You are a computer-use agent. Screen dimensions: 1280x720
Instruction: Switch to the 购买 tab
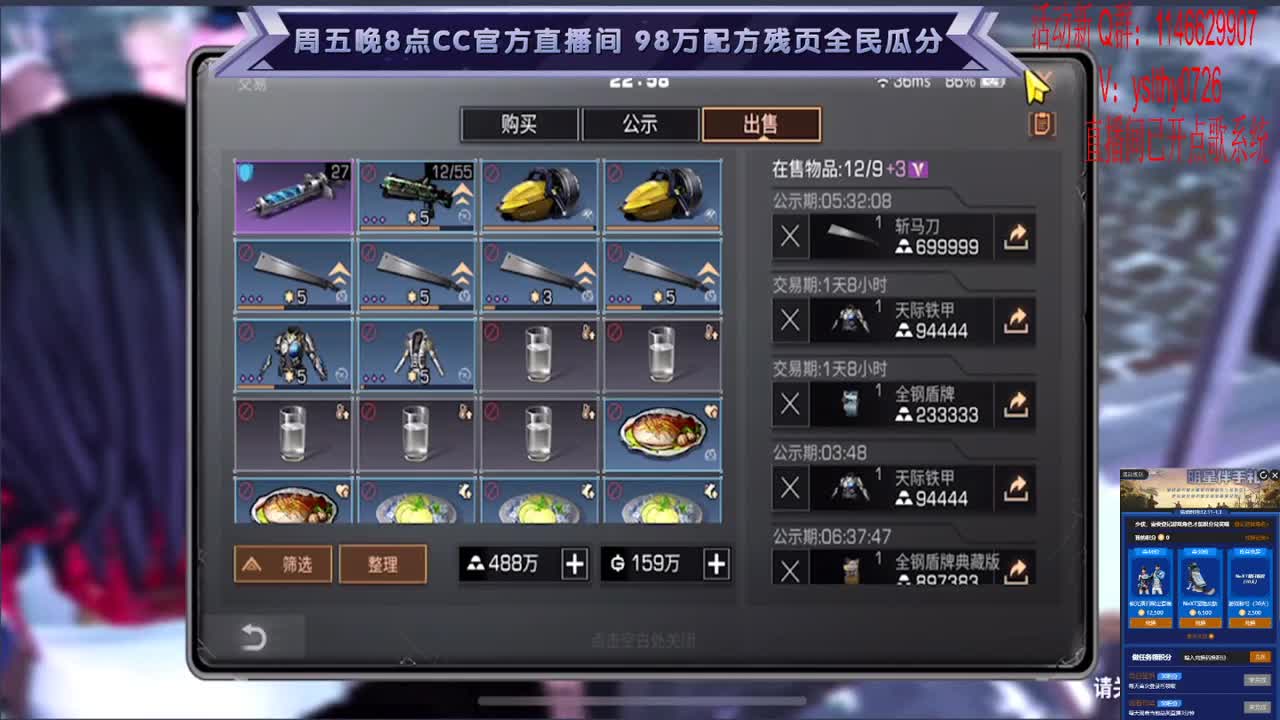519,124
